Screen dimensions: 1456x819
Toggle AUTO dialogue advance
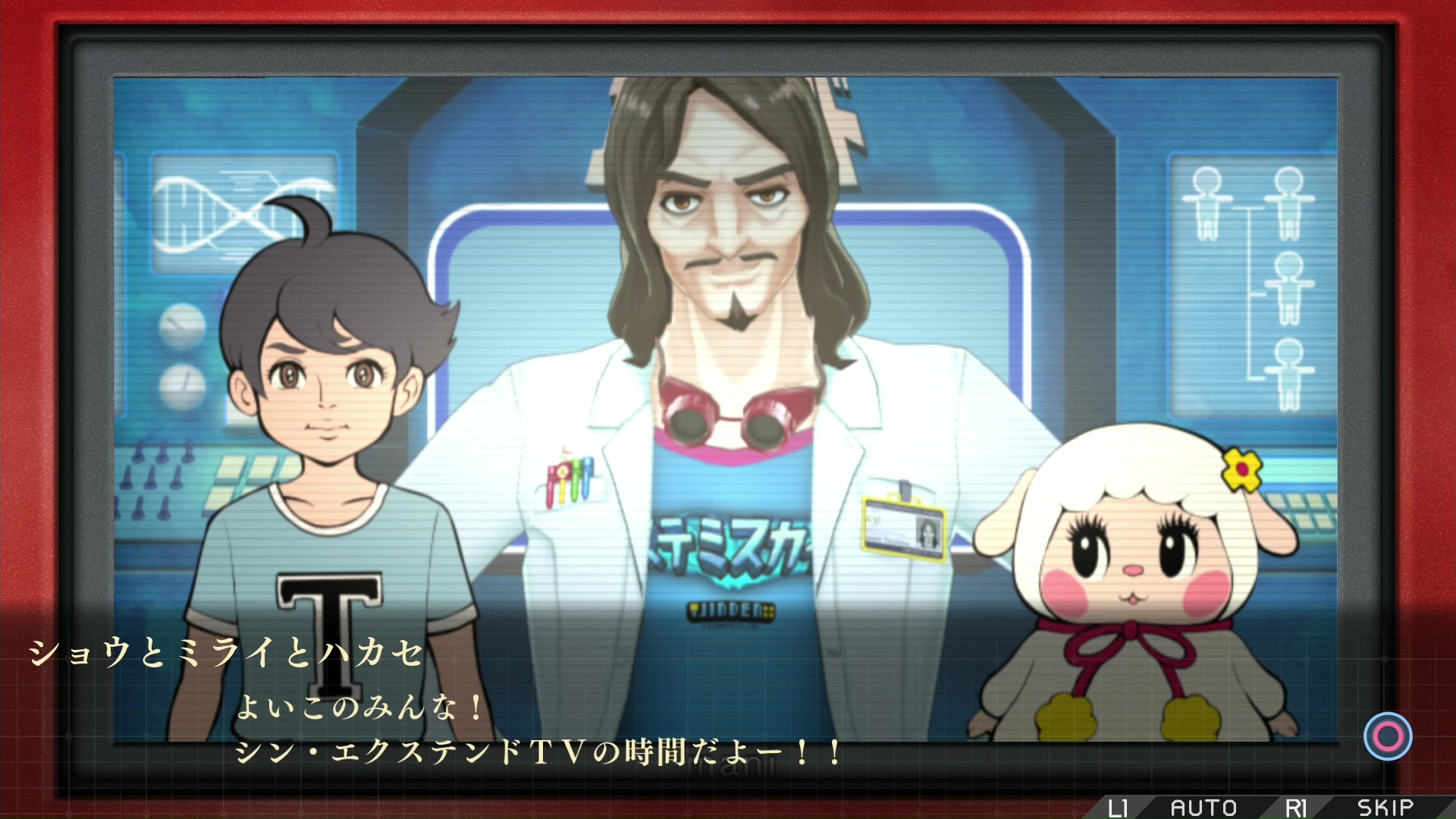1203,807
